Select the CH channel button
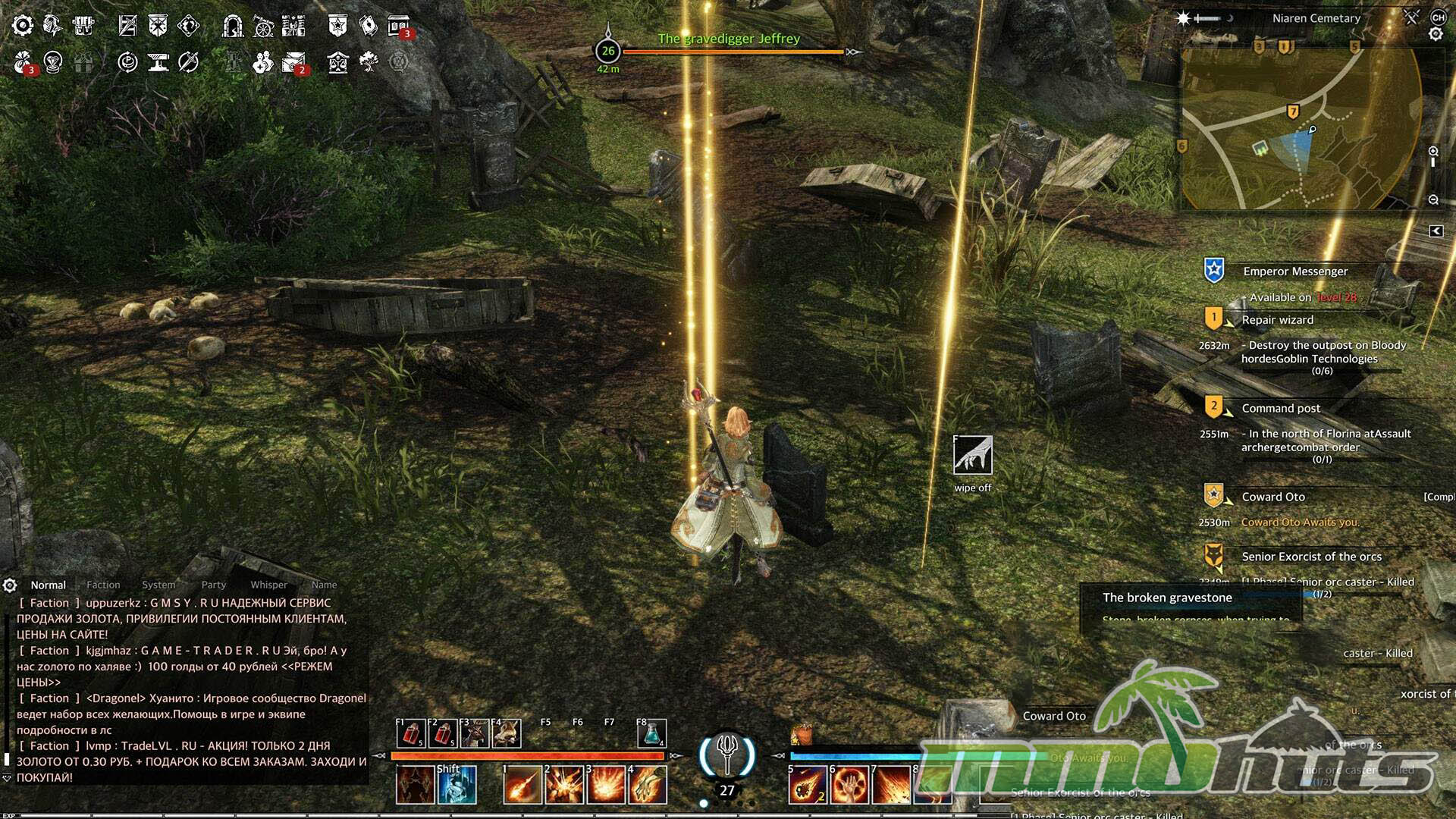The height and width of the screenshot is (819, 1456). tap(1438, 17)
